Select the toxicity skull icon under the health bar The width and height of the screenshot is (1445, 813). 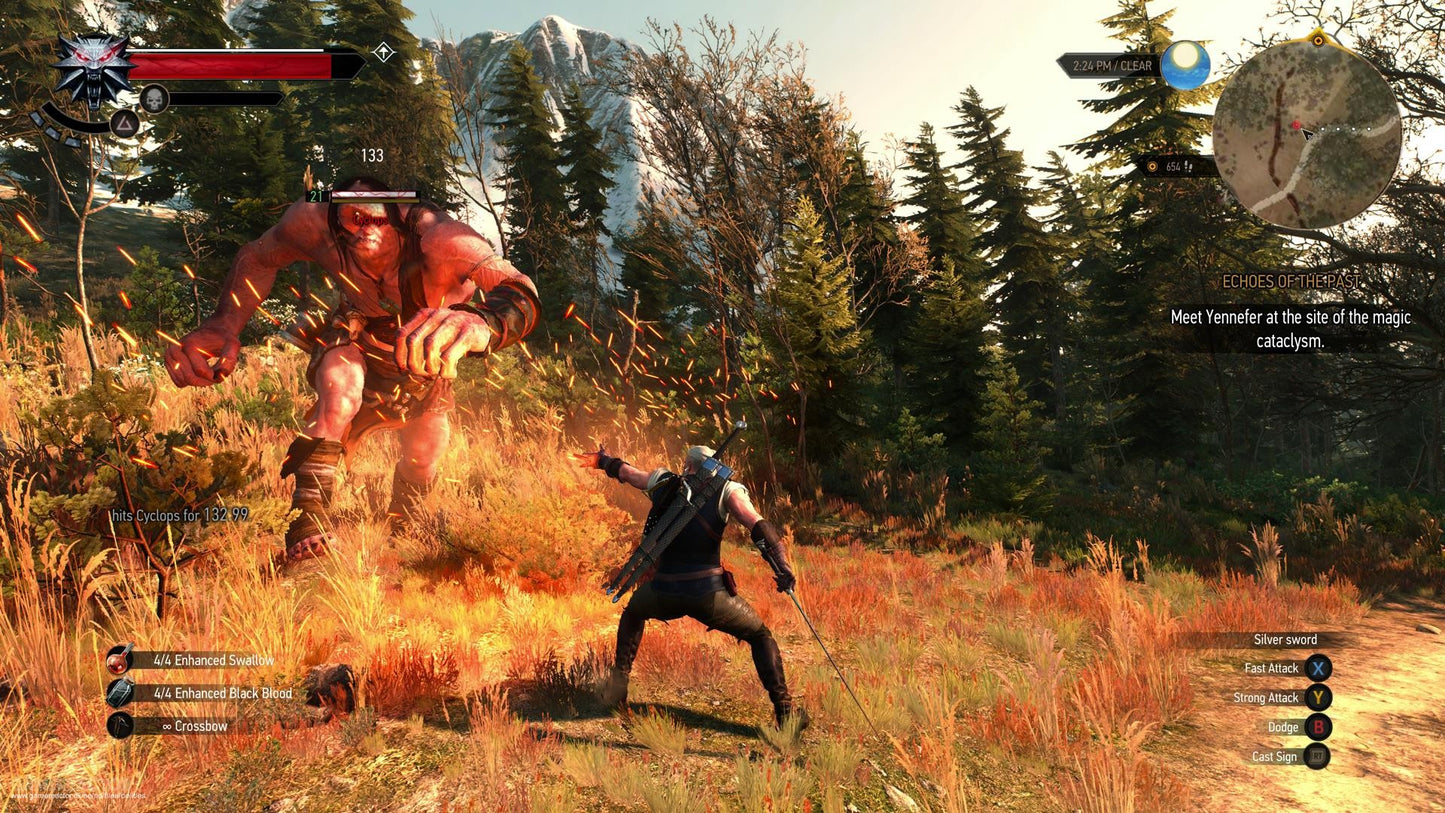pos(157,99)
